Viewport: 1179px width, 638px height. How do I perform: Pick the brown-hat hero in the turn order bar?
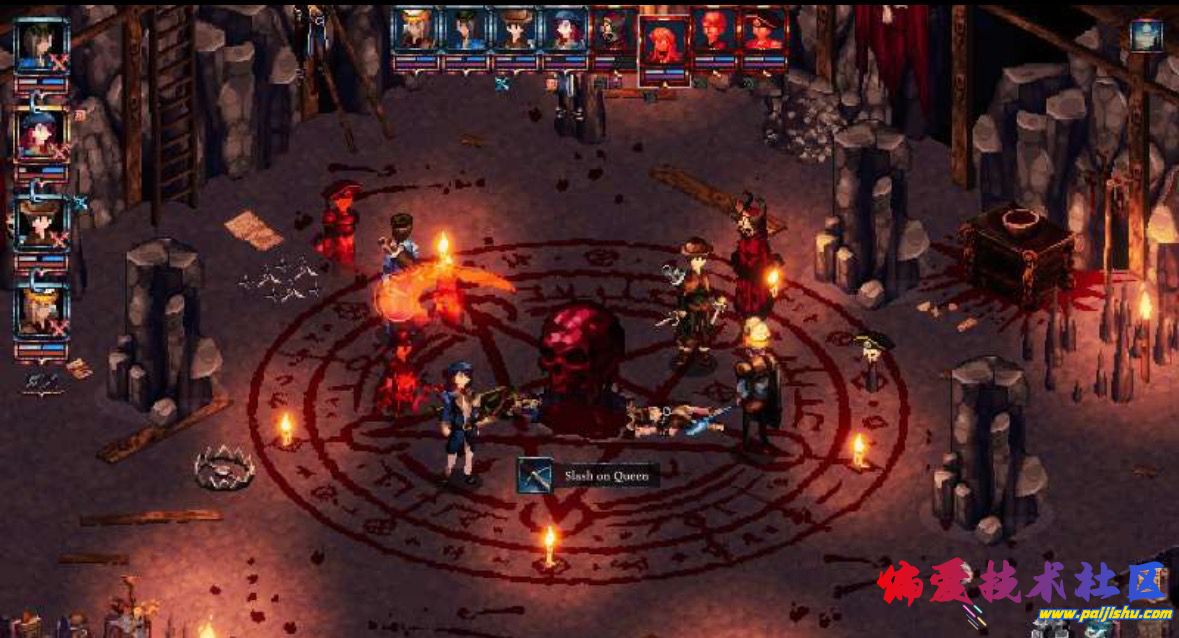(515, 30)
